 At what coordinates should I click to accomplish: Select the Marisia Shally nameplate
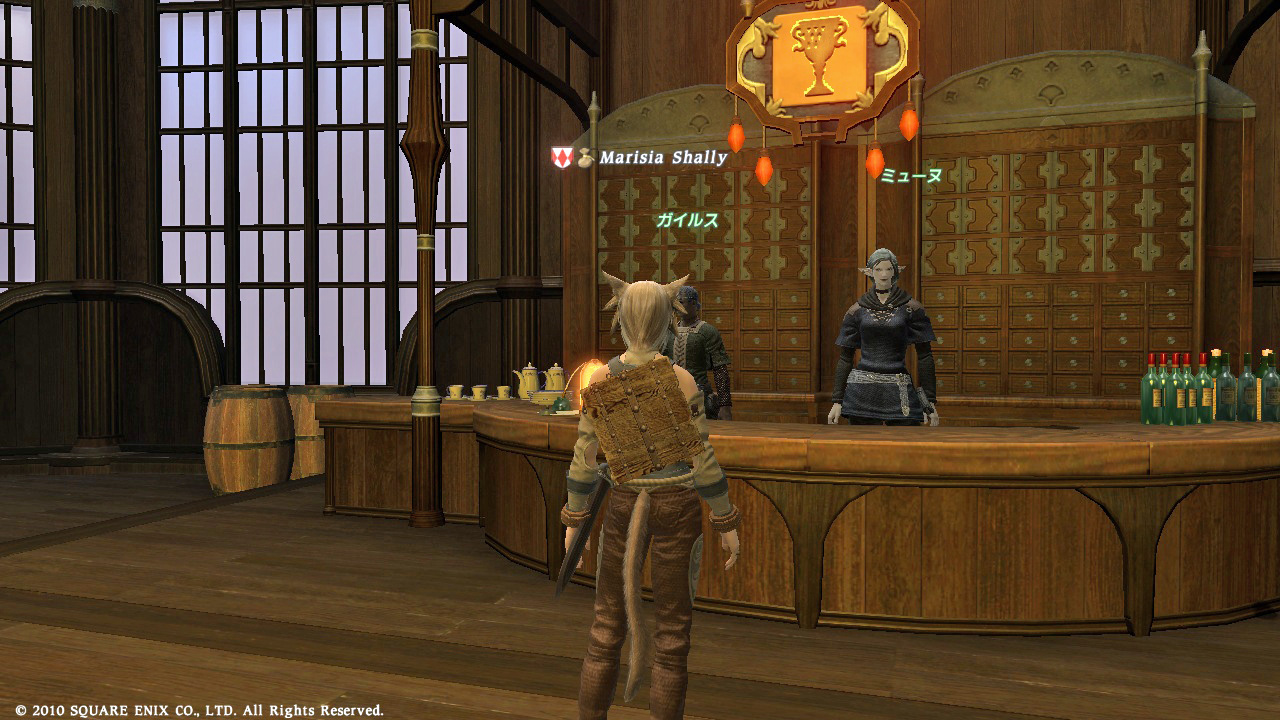click(662, 158)
